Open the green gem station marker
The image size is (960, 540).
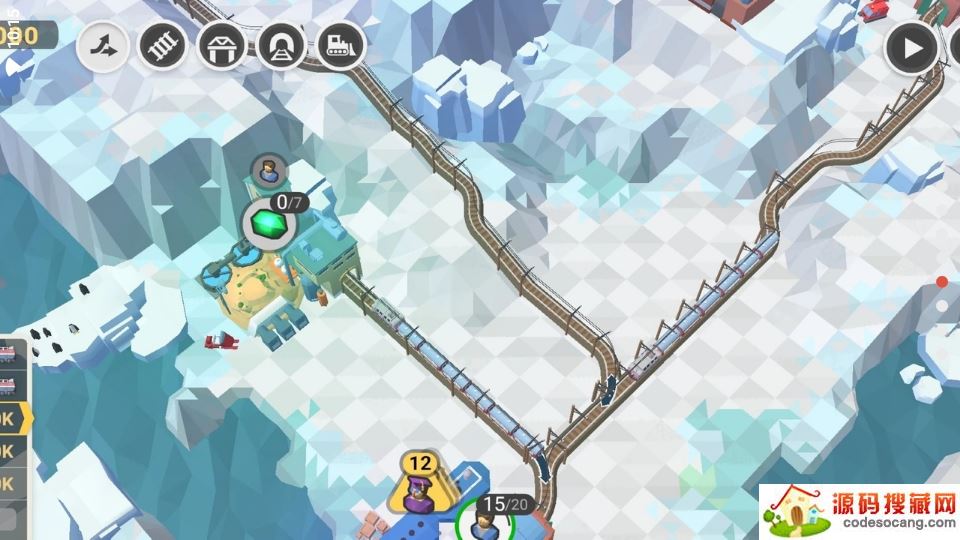coord(267,222)
